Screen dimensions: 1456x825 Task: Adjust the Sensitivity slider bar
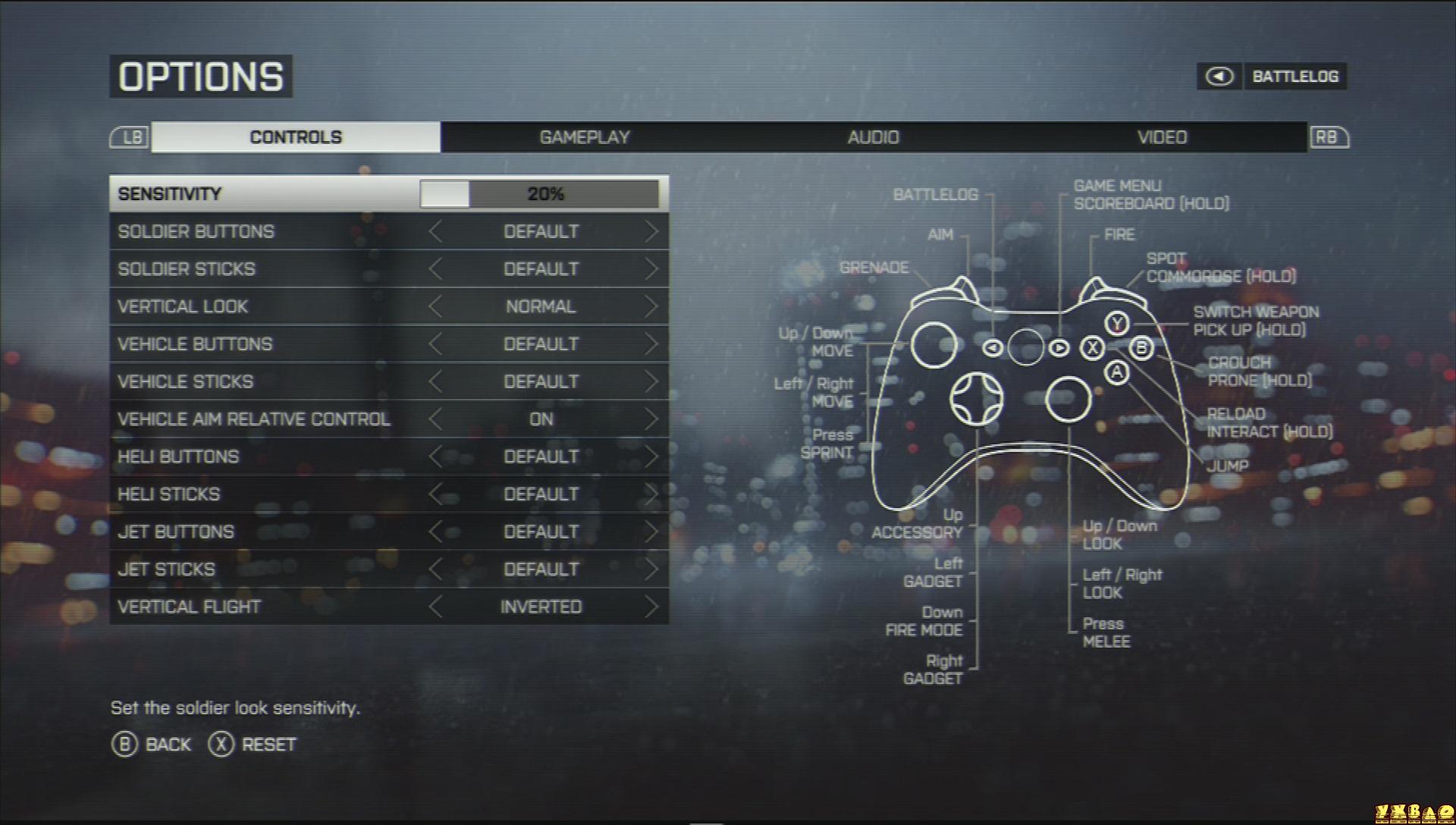(x=539, y=194)
